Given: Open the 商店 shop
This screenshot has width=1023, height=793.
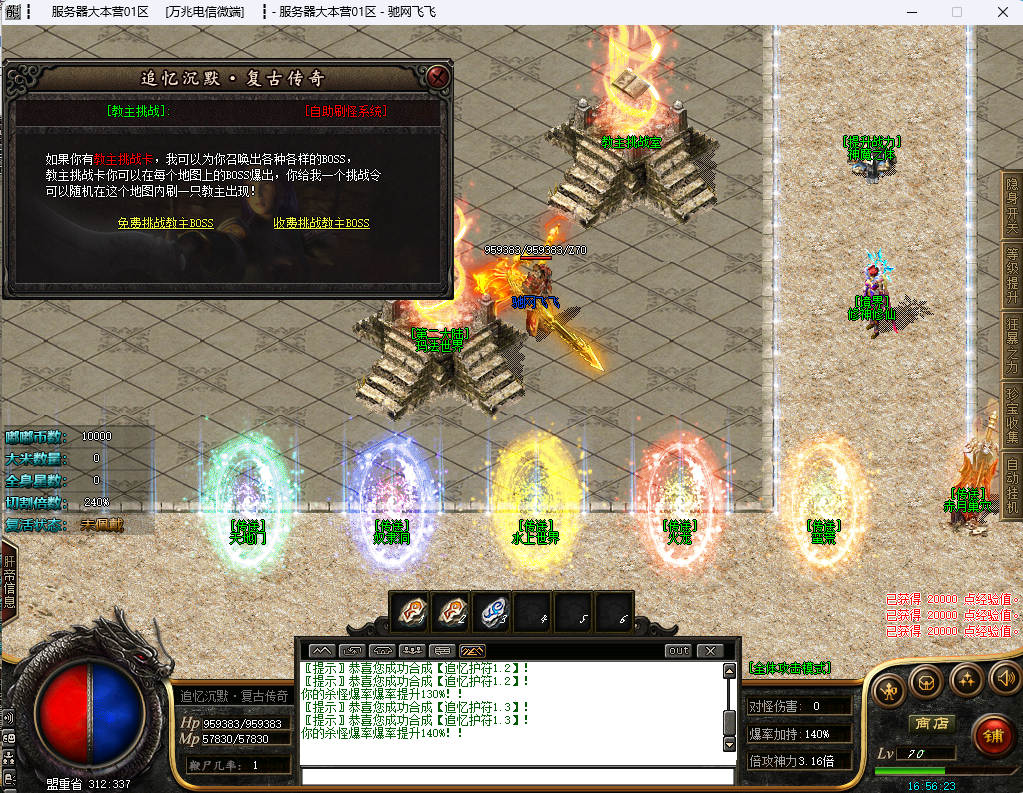Looking at the screenshot, I should (x=930, y=723).
